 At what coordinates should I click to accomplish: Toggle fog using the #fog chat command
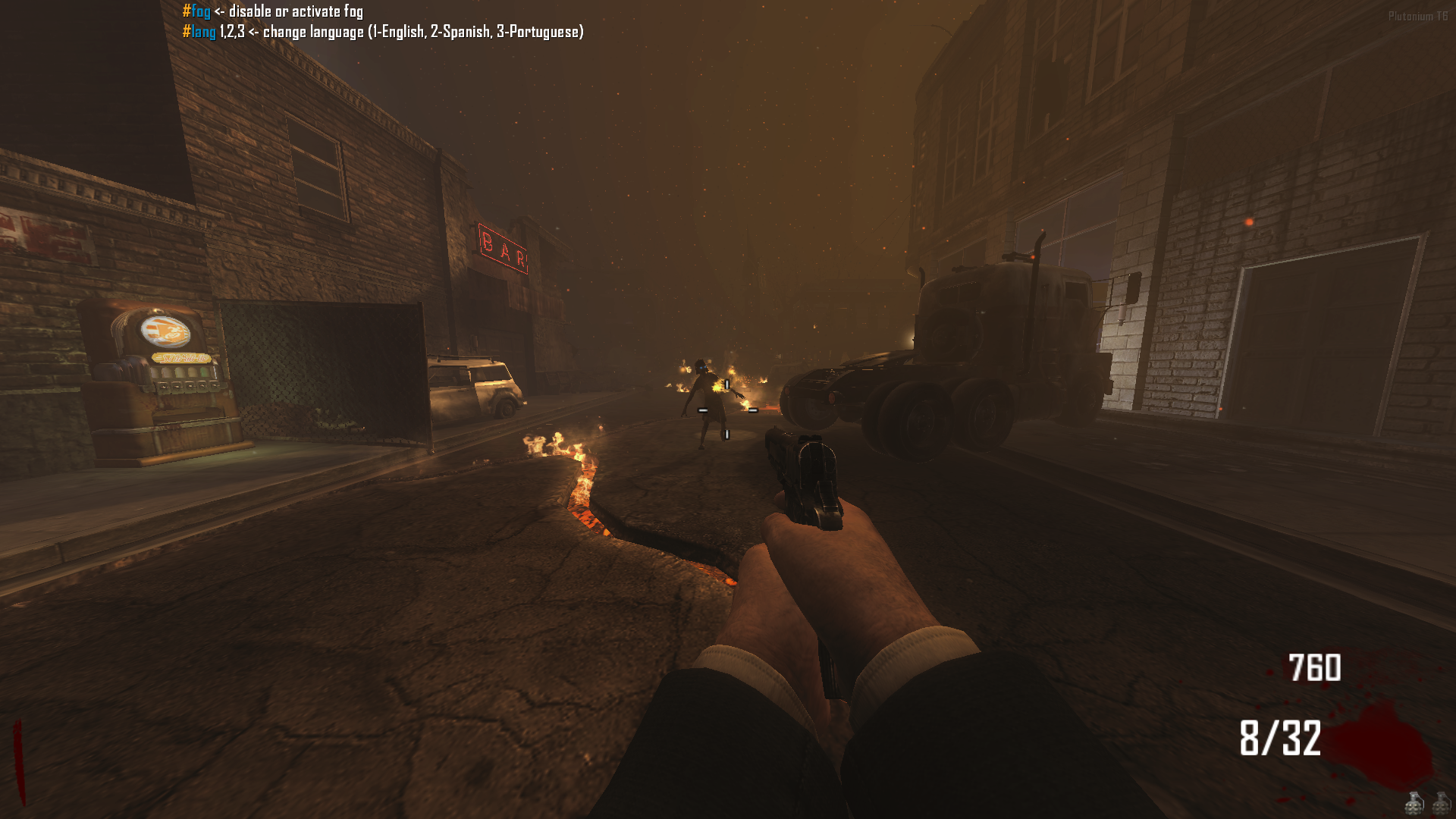point(196,11)
